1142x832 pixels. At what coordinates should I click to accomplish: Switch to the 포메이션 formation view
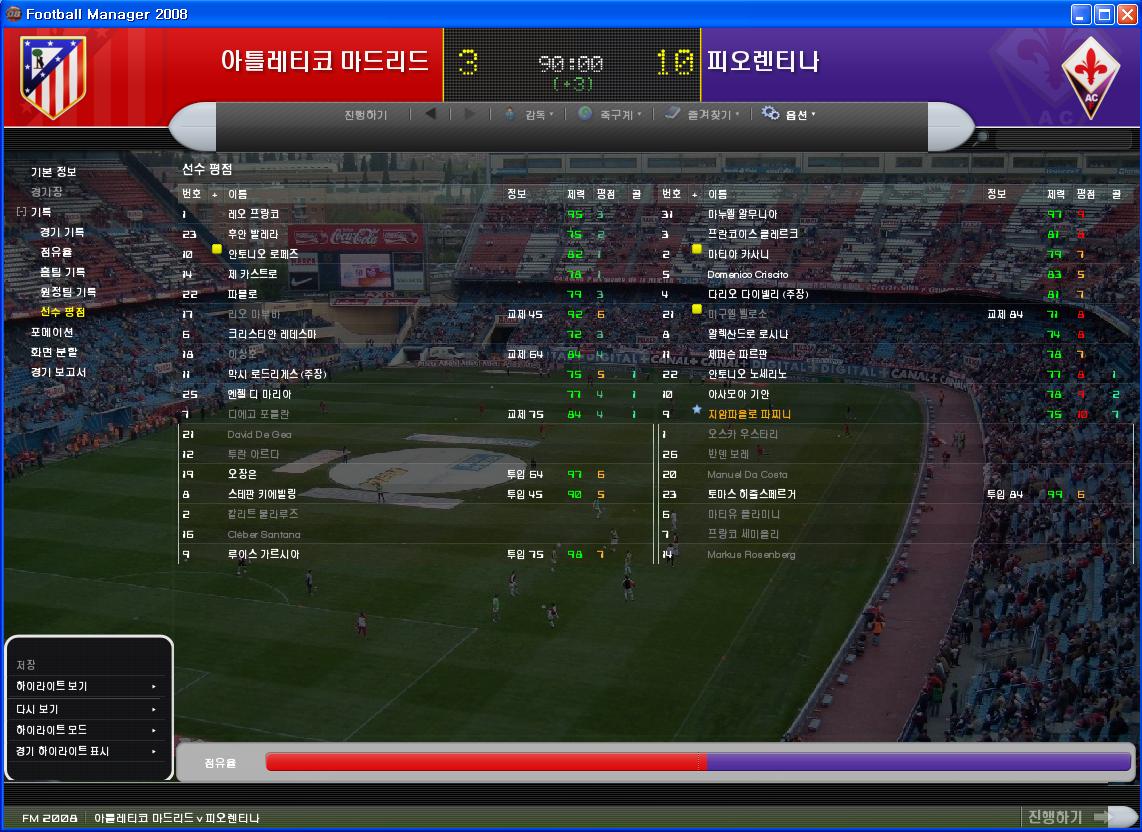(x=52, y=332)
